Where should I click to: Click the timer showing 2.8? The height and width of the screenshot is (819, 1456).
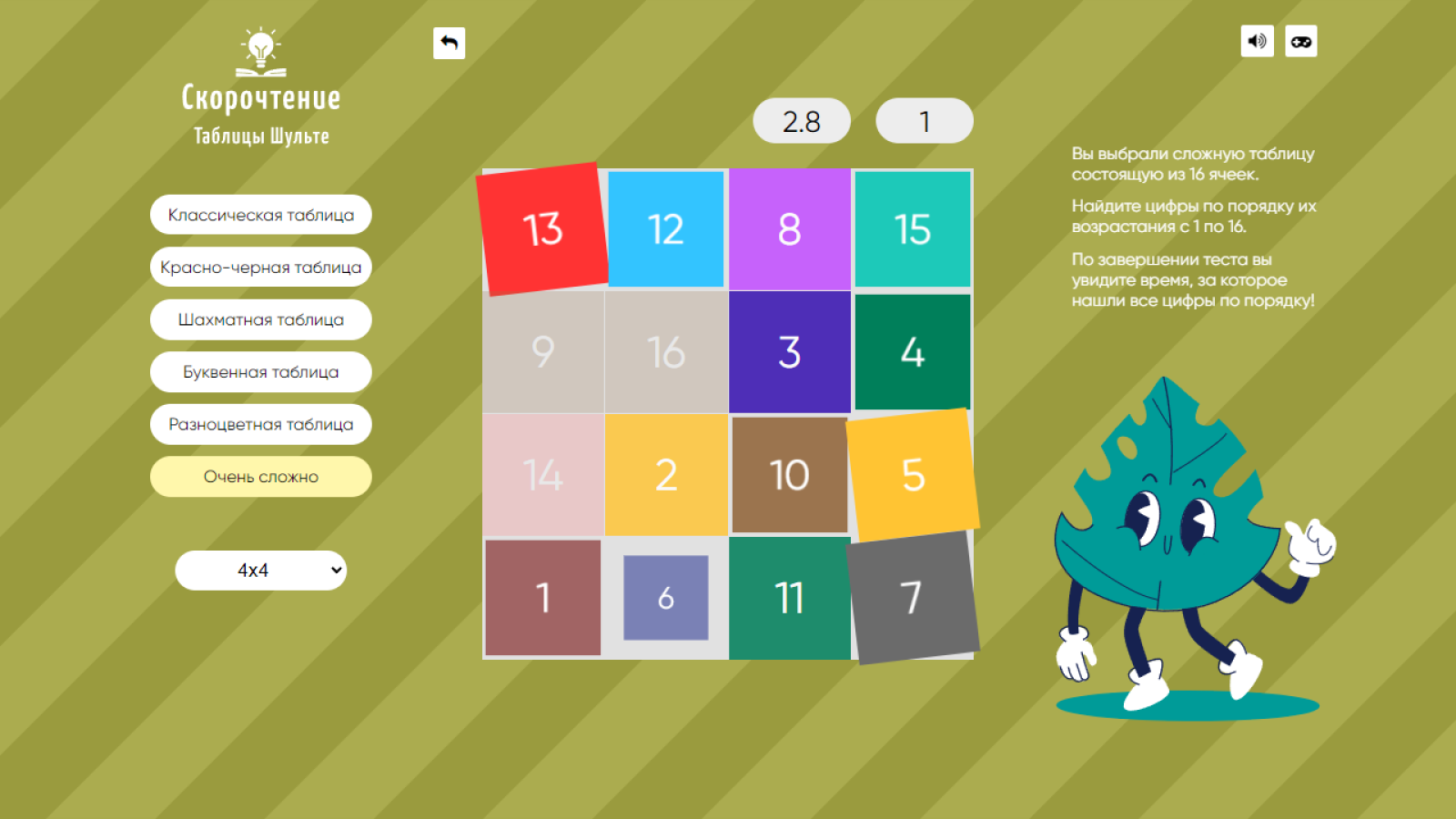[801, 120]
